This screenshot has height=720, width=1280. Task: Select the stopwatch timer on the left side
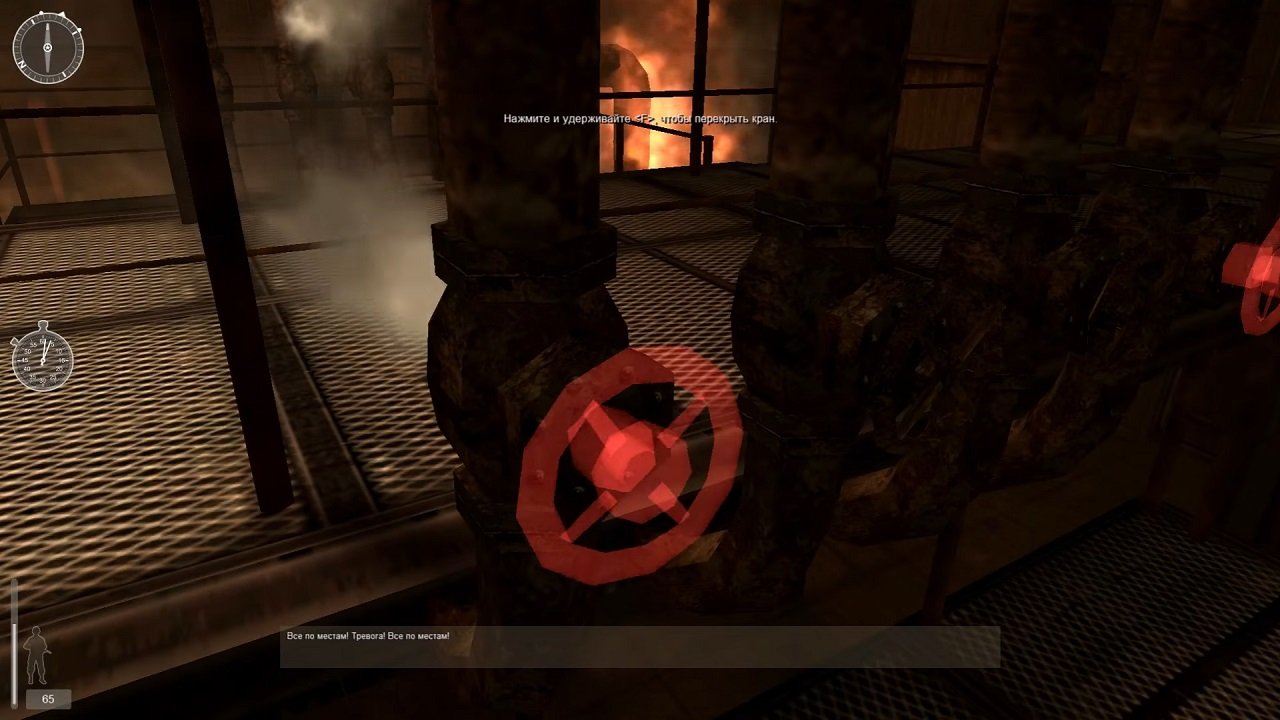point(42,361)
